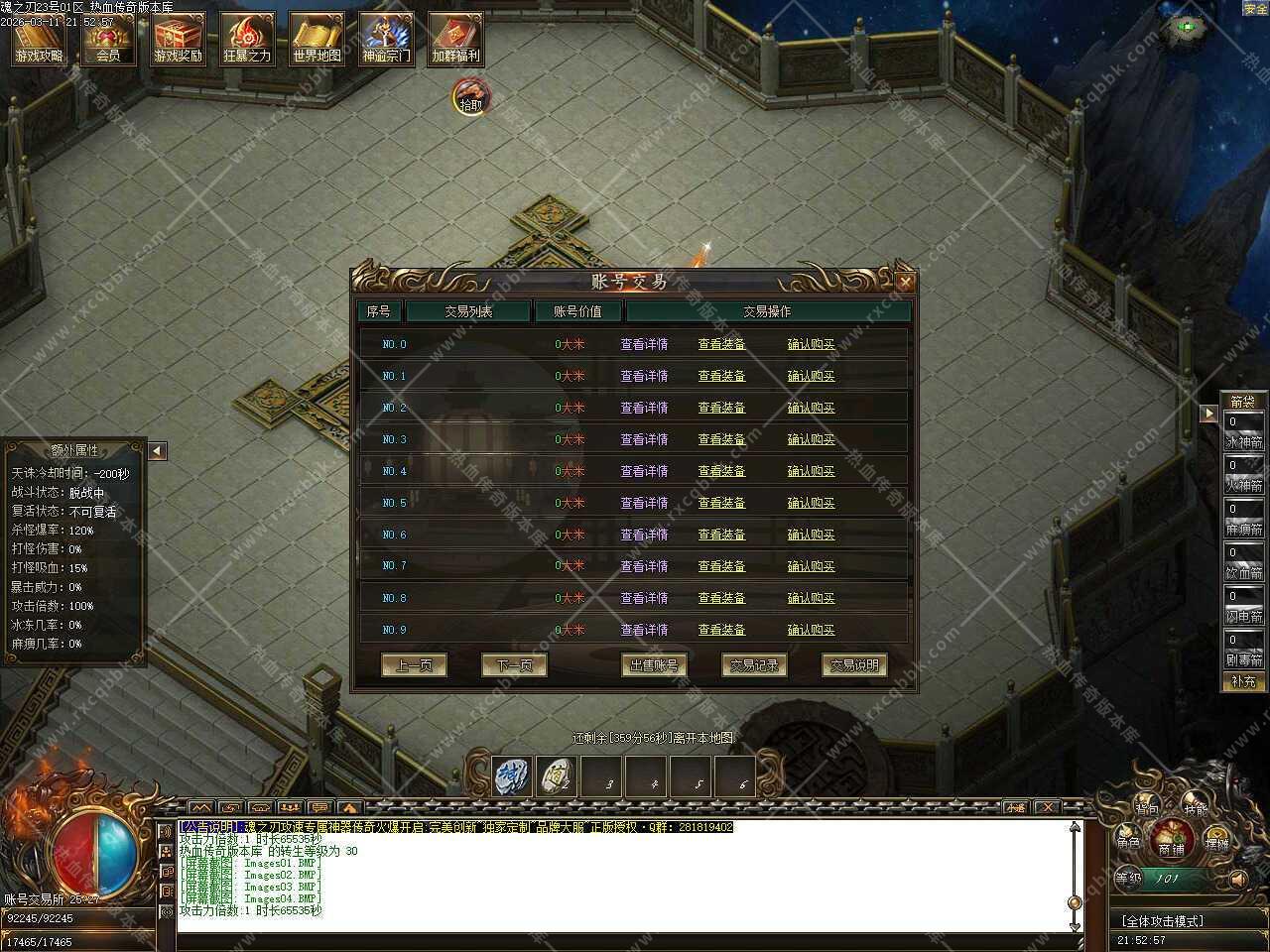Open the 技能 skills panel

tap(1196, 809)
